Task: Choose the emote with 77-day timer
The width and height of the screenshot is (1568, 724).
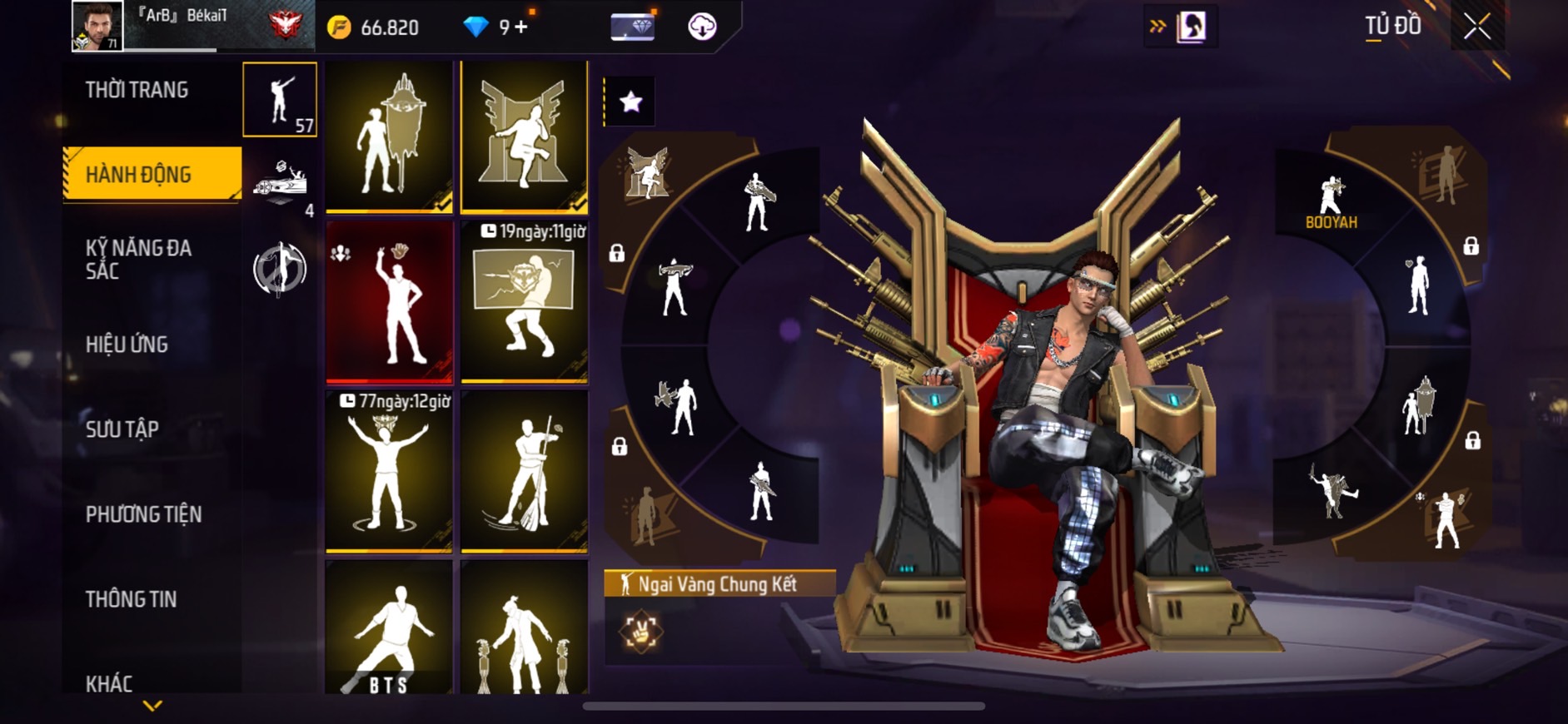Action: tap(389, 472)
